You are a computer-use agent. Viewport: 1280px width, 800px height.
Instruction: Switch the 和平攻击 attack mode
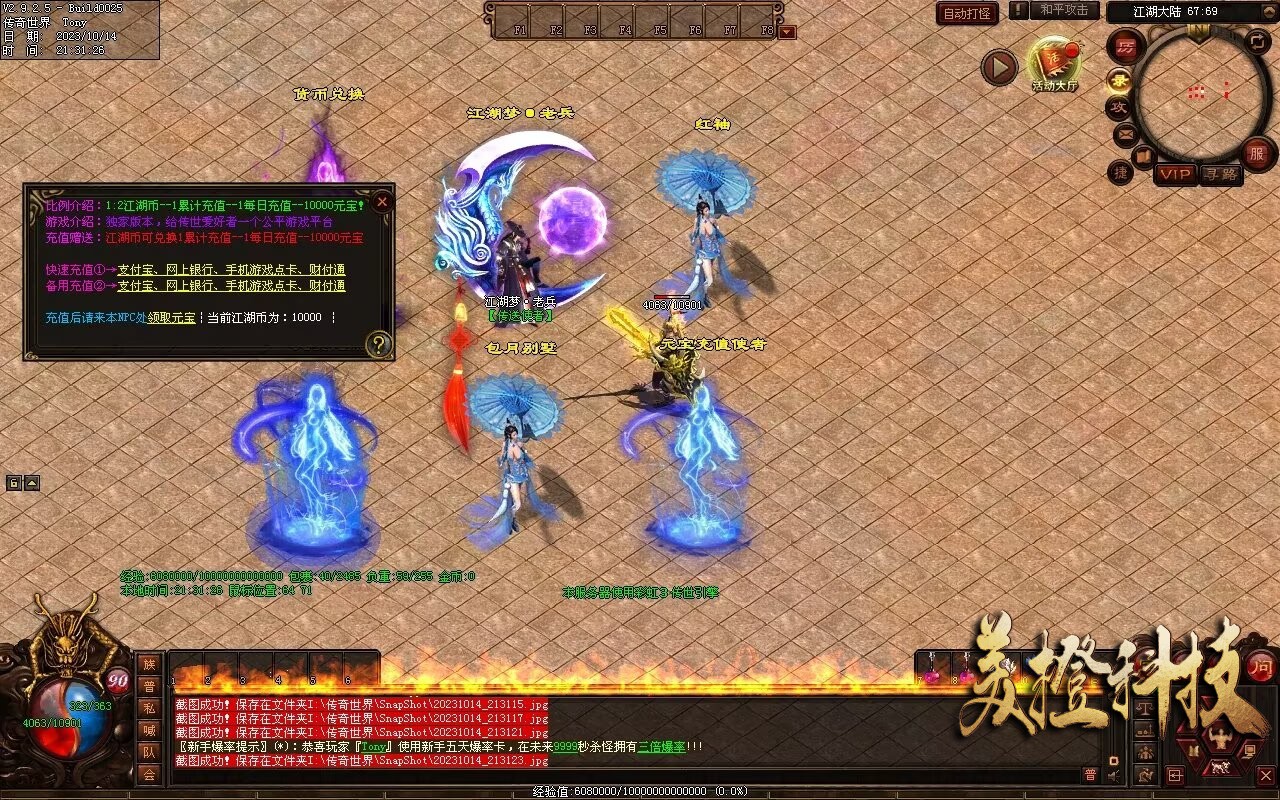pyautogui.click(x=1064, y=11)
